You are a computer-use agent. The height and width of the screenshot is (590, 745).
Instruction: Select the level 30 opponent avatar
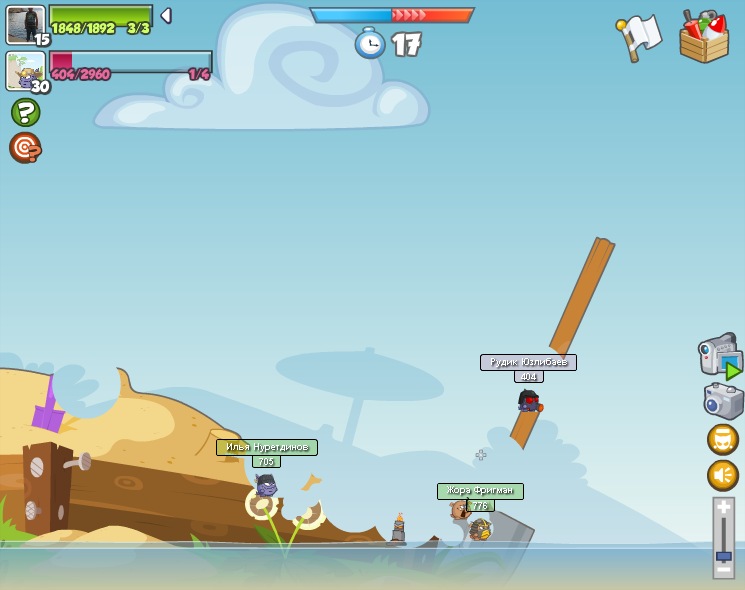[x=25, y=72]
